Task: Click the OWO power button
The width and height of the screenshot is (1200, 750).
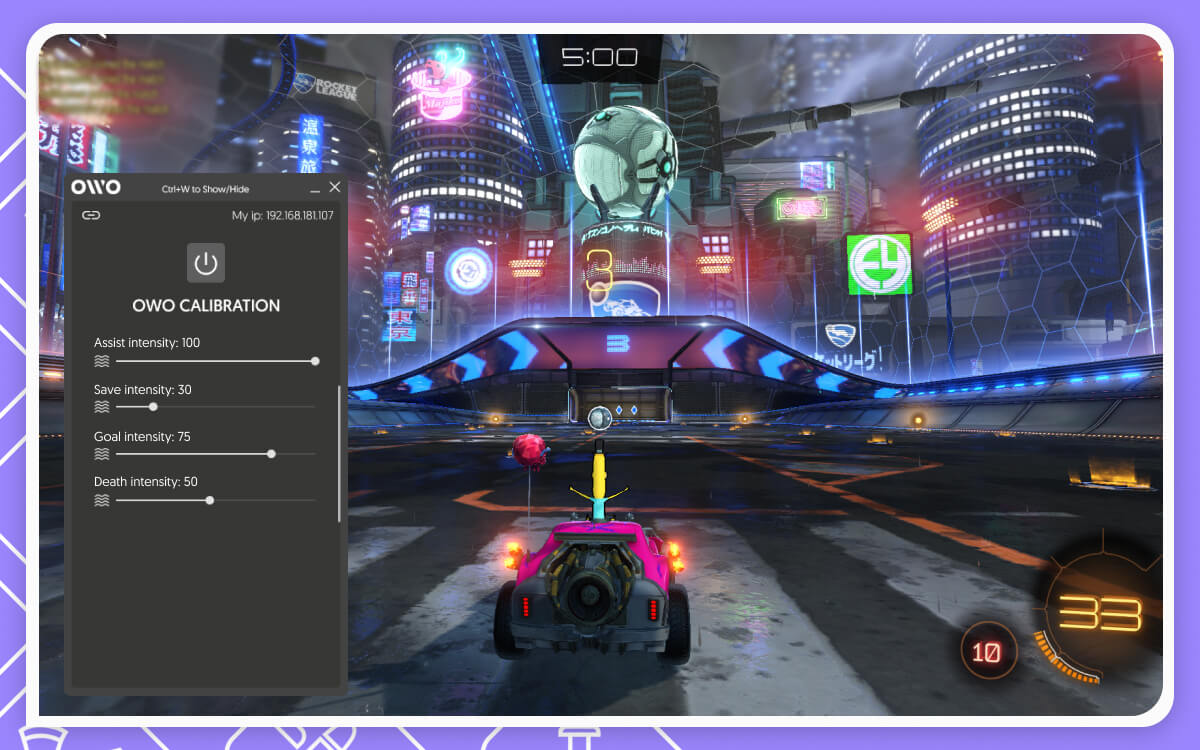Action: click(206, 263)
